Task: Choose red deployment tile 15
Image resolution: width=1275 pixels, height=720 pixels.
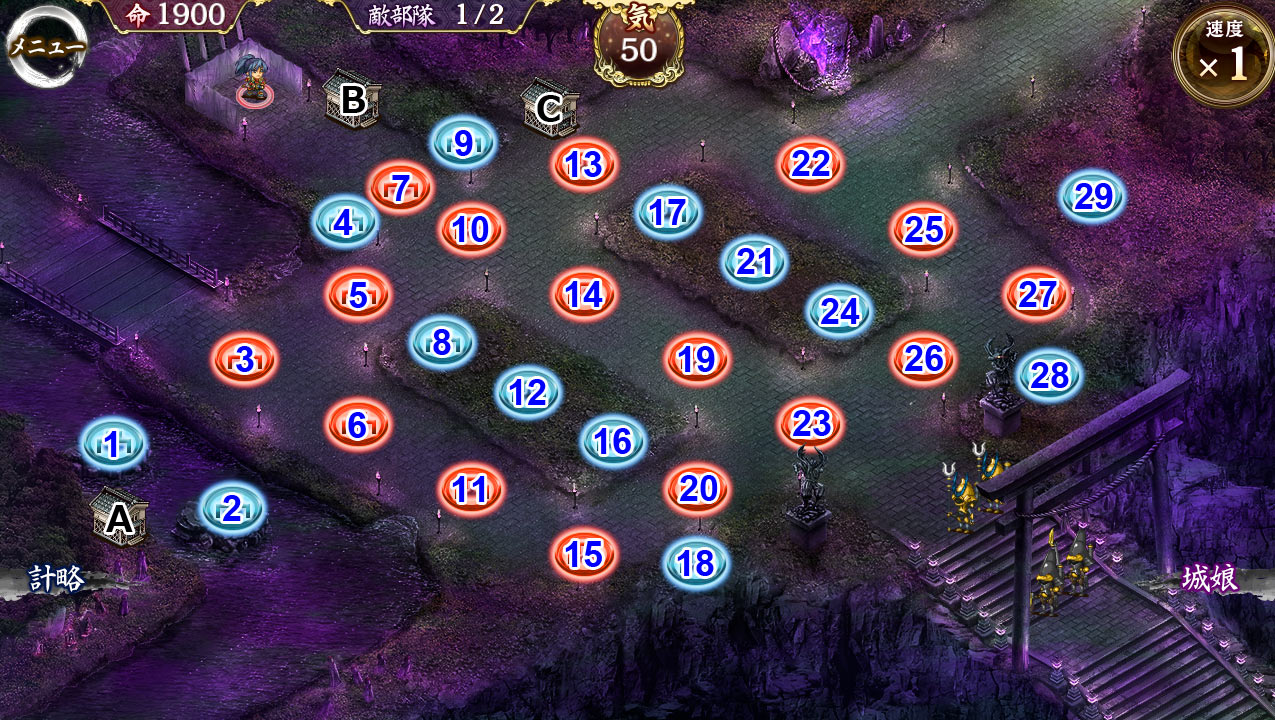Action: pos(584,554)
